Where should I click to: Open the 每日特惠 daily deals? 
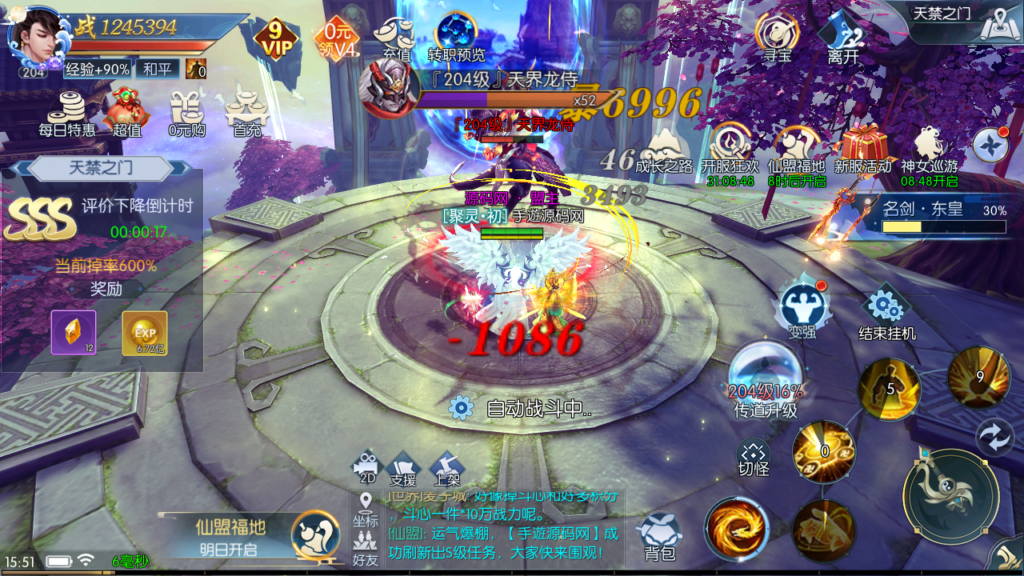tap(68, 111)
